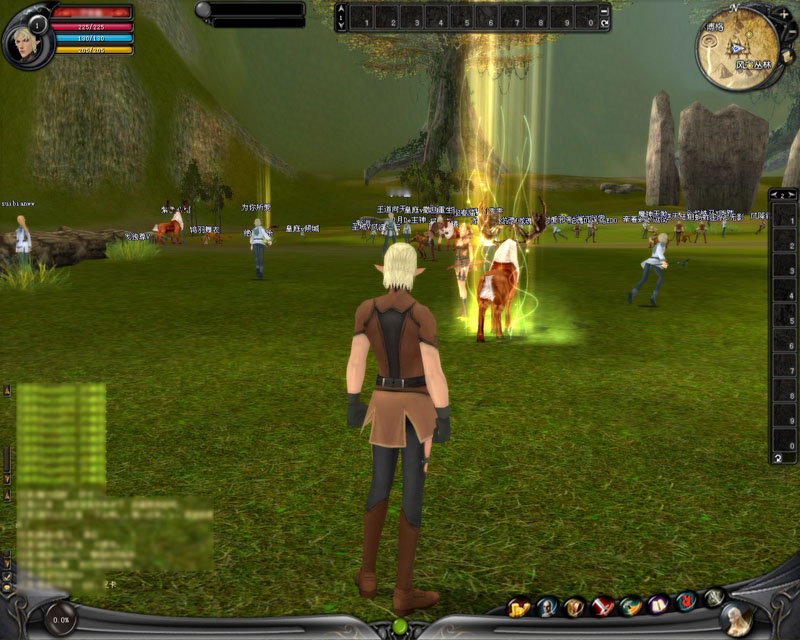Viewport: 800px width, 640px height.
Task: Click the top hotbar minus button
Action: pyautogui.click(x=605, y=10)
